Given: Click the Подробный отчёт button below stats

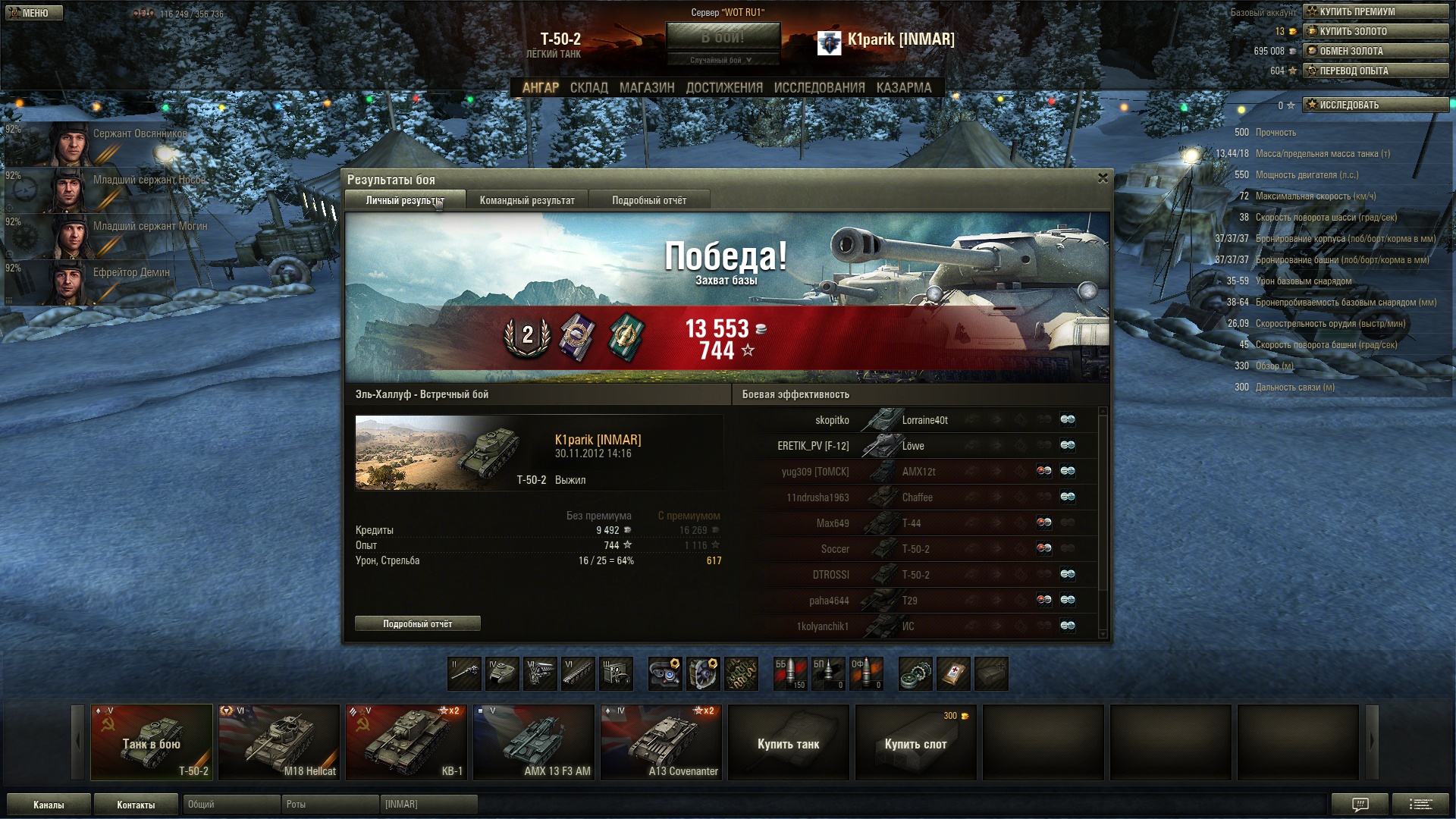Looking at the screenshot, I should 417,623.
